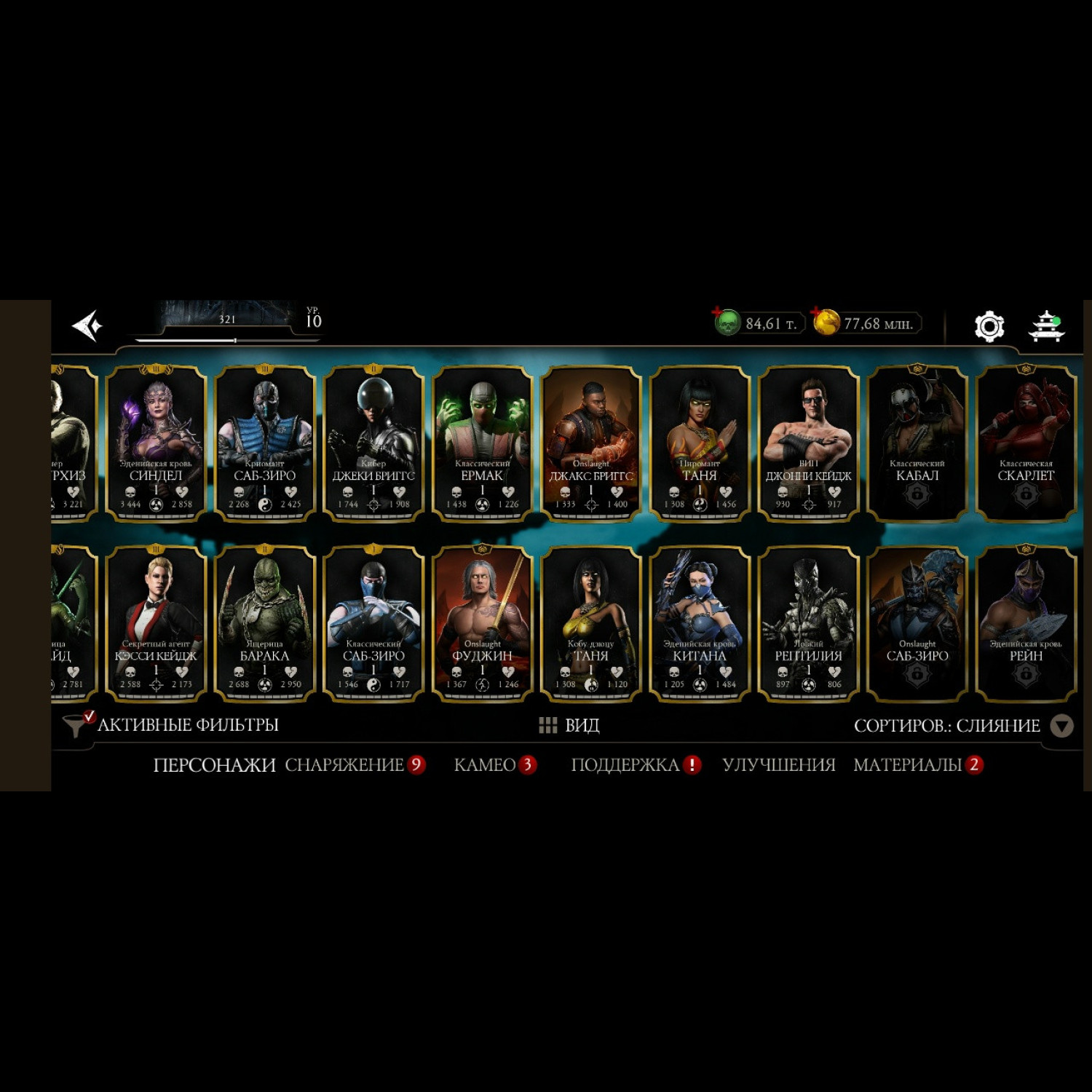
Task: Select the Джакс Бриггс Onslaught card
Action: coord(590,443)
